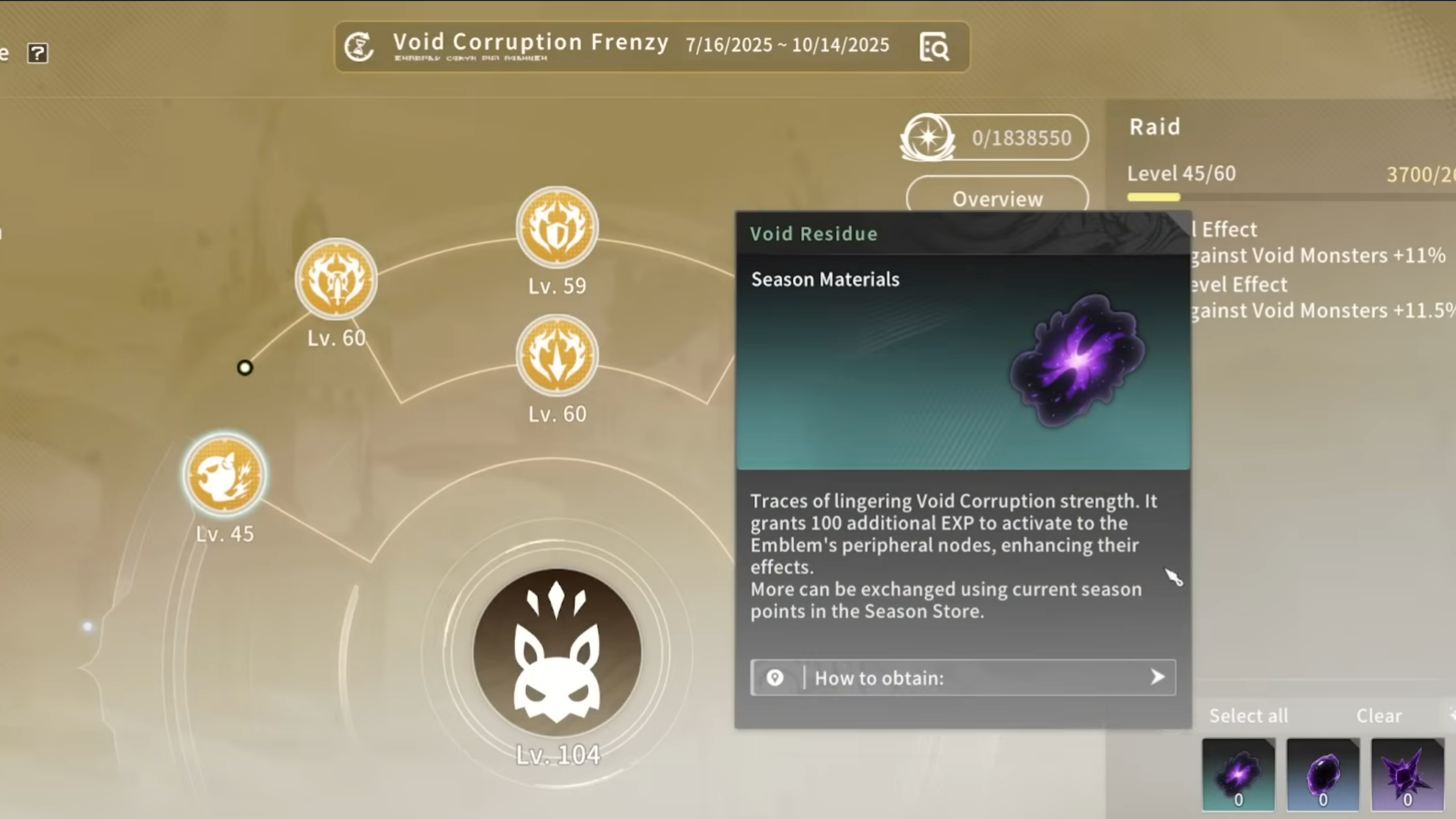Open the Overview panel
The width and height of the screenshot is (1456, 819).
[997, 198]
